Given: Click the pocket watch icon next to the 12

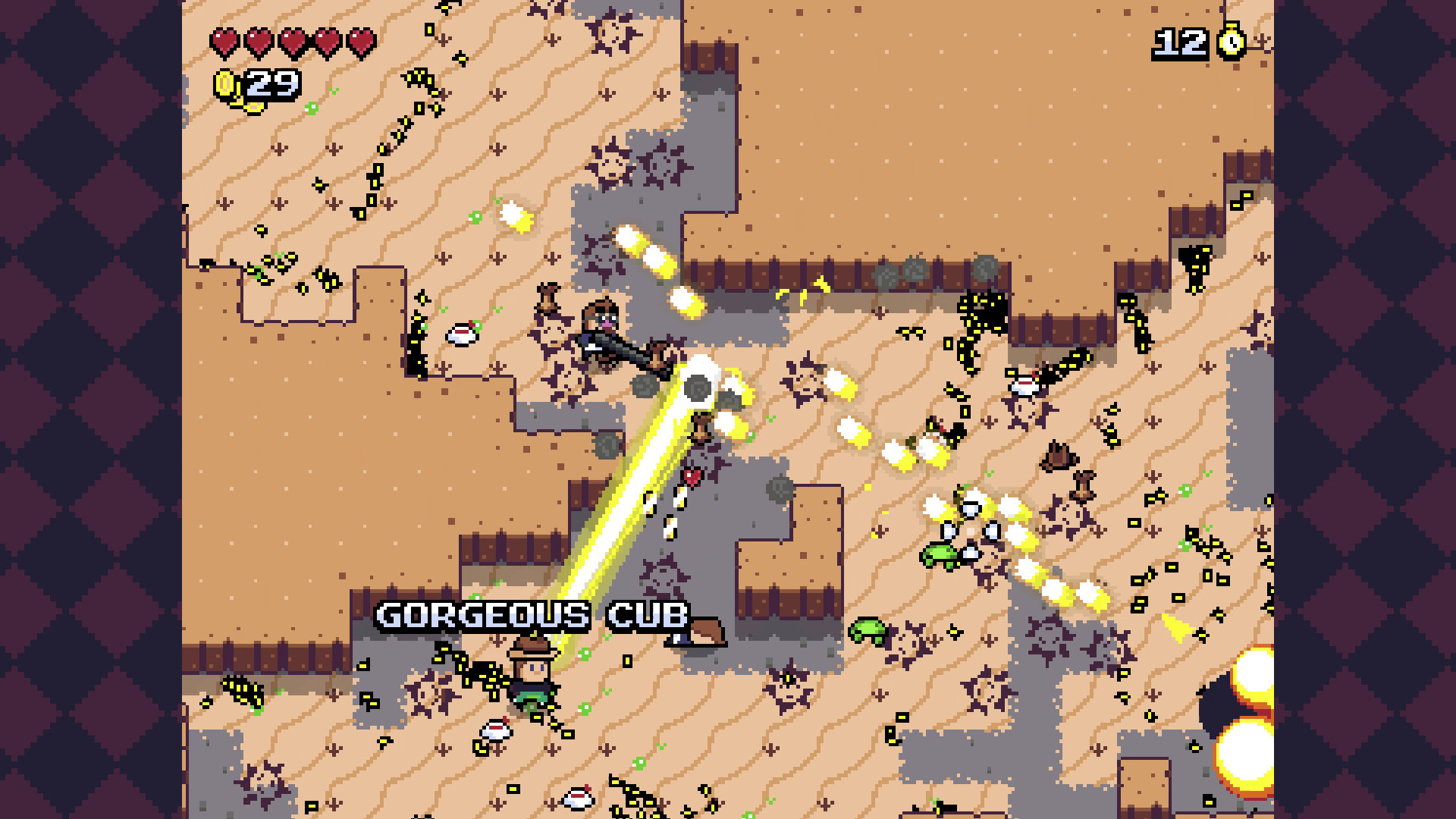Looking at the screenshot, I should pyautogui.click(x=1232, y=42).
